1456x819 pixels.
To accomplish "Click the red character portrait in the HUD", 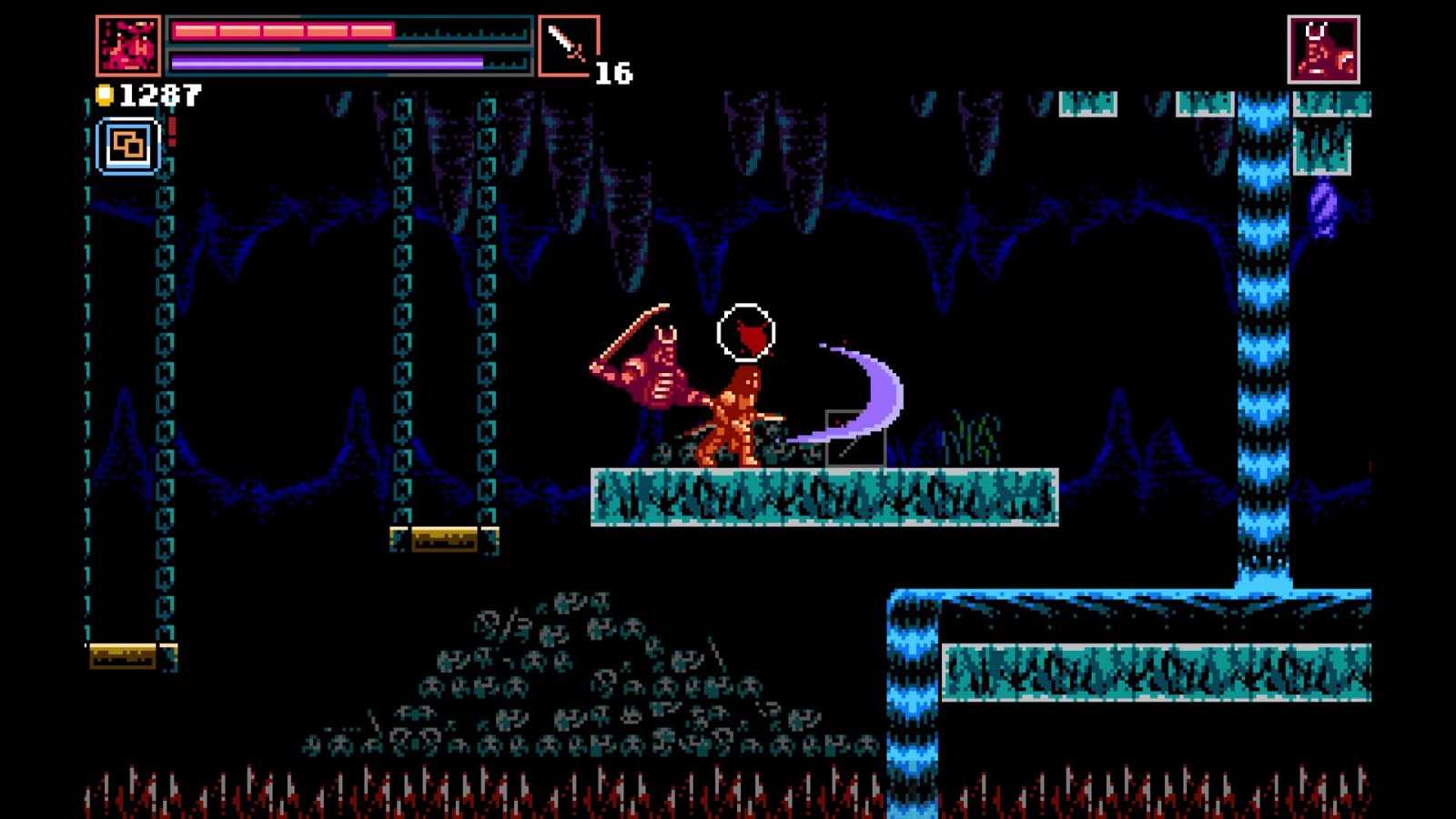I will [x=128, y=45].
